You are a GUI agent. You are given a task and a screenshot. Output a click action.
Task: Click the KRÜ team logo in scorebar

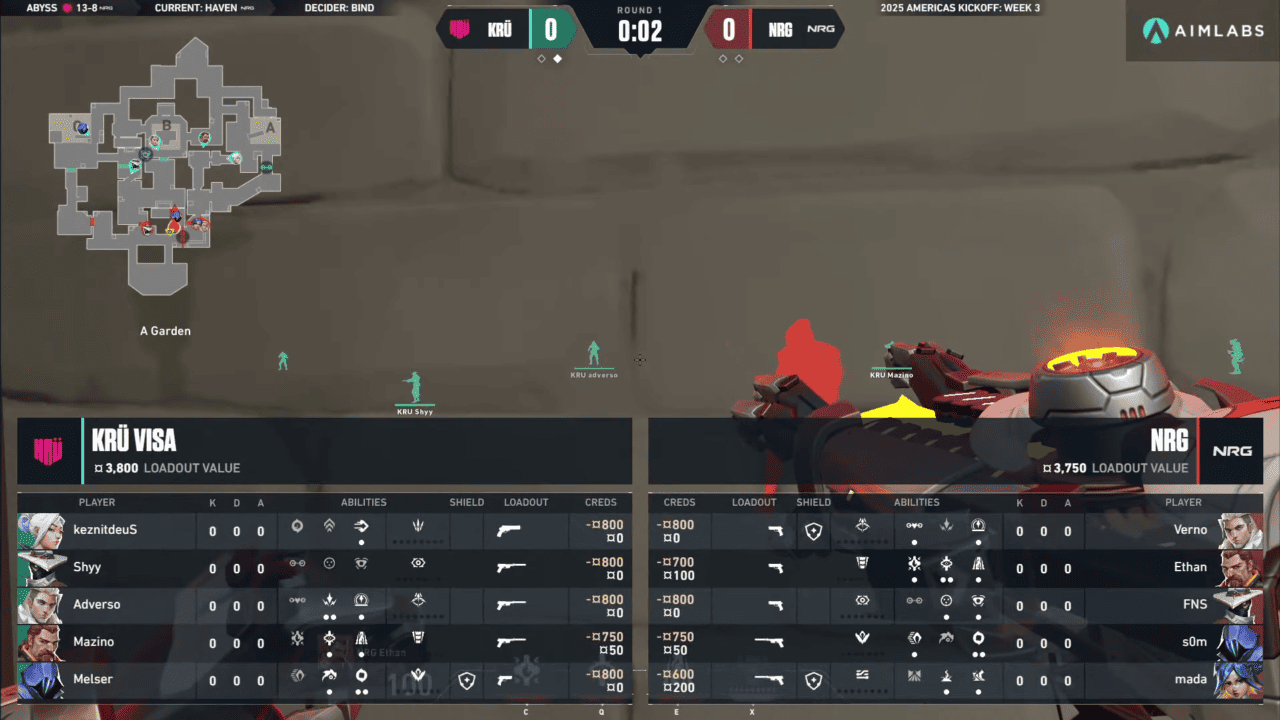tap(459, 29)
